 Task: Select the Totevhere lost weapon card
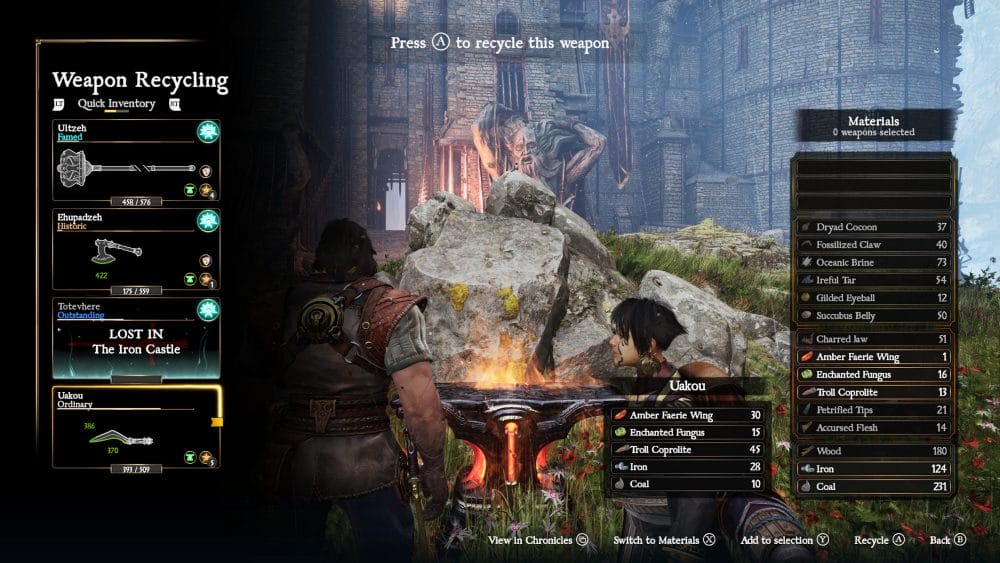click(136, 338)
